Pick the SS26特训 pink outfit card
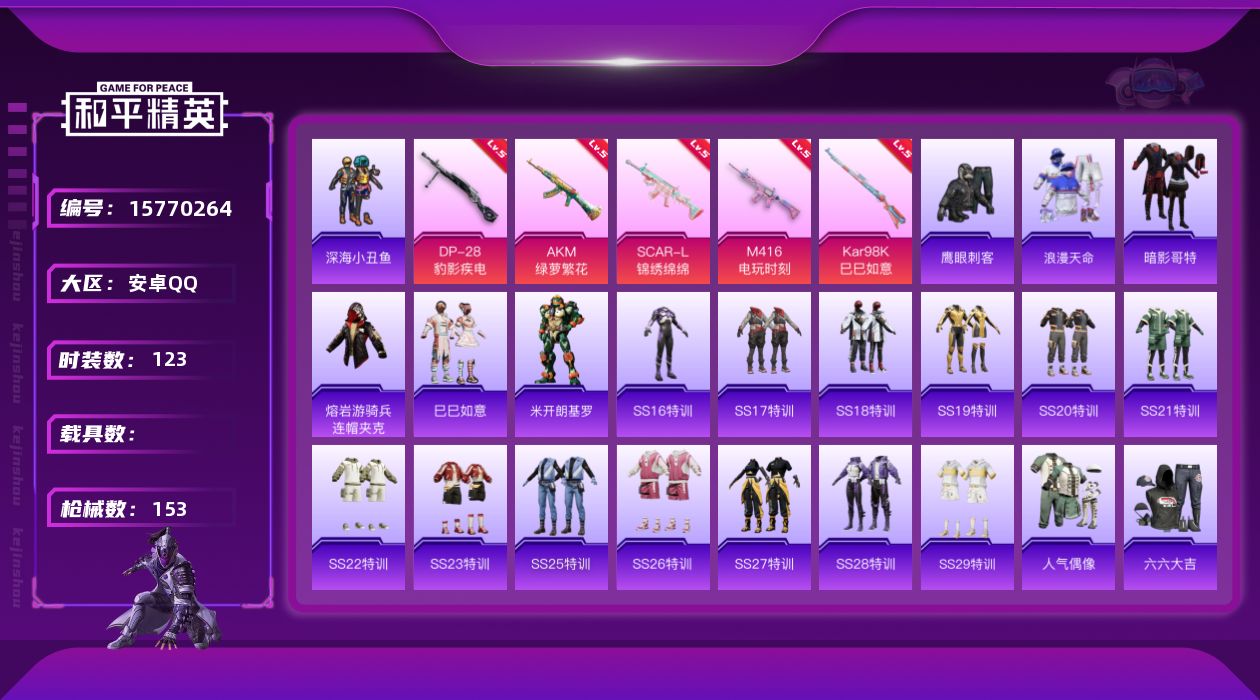The width and height of the screenshot is (1260, 700). pos(663,517)
